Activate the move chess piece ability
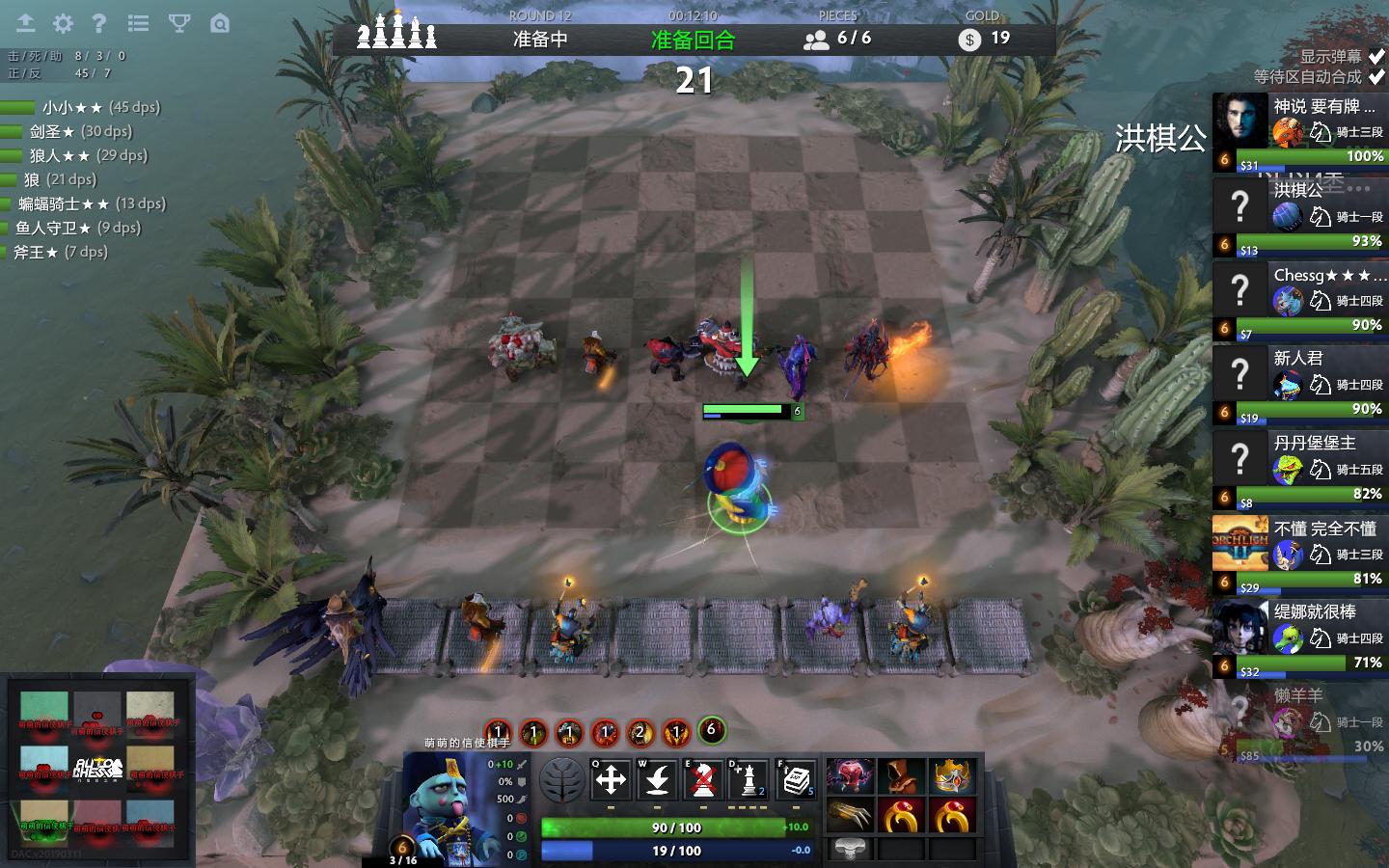The image size is (1389, 868). (x=611, y=779)
